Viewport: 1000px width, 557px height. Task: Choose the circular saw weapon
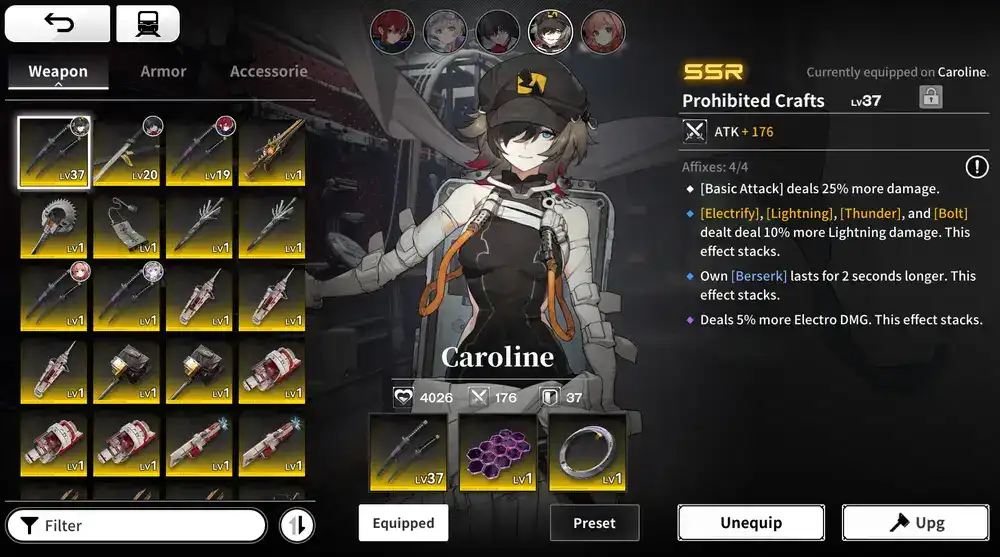click(x=55, y=226)
